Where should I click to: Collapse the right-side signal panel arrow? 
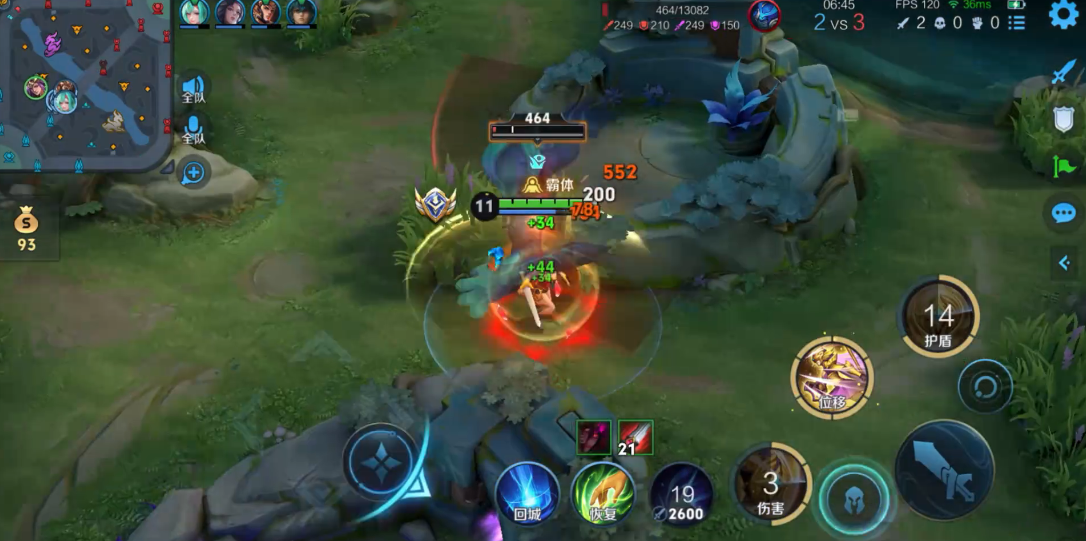point(1064,262)
